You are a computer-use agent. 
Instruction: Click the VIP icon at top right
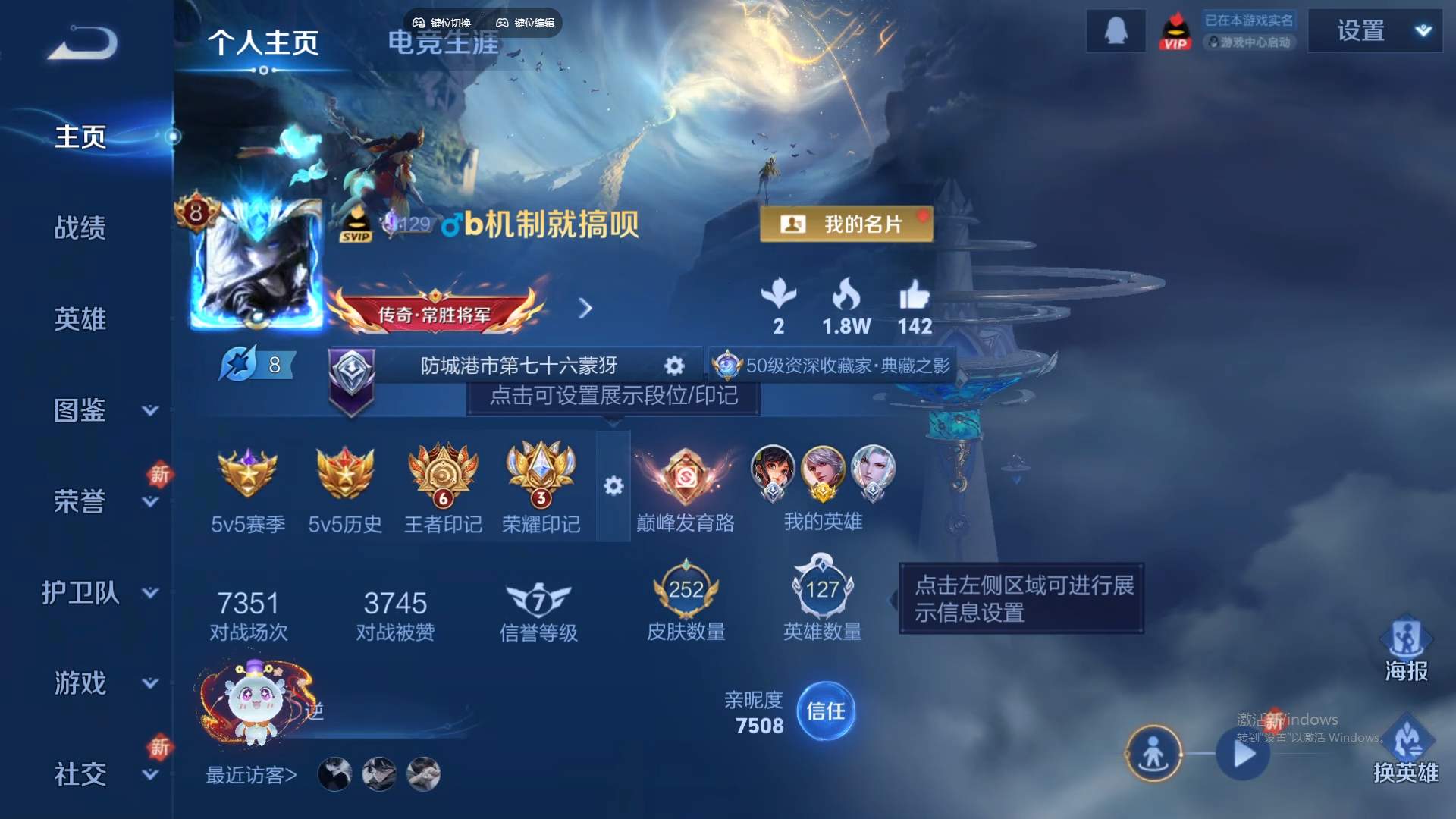tap(1174, 32)
